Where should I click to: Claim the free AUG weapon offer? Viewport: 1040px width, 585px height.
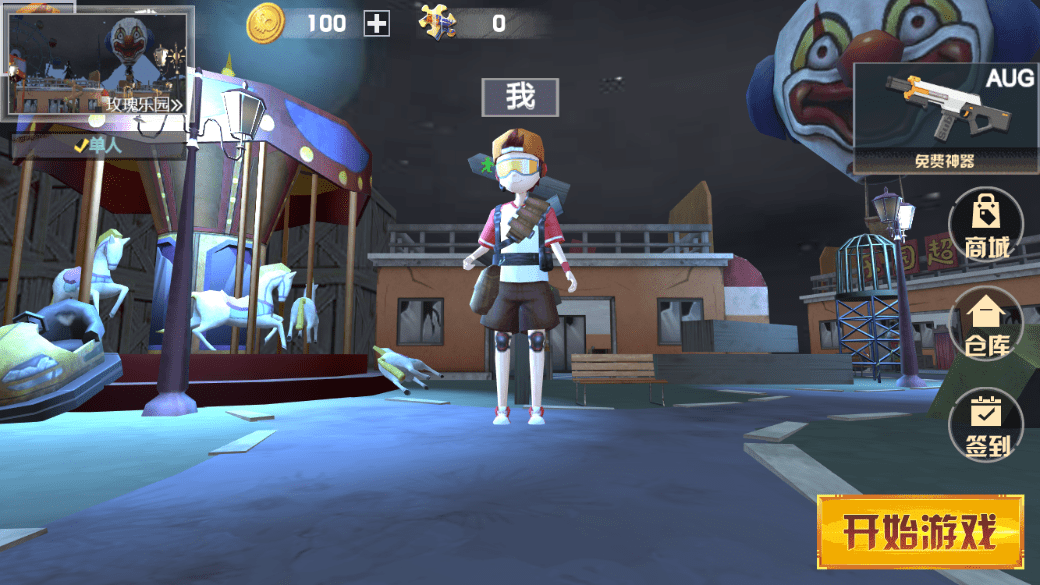click(x=945, y=118)
